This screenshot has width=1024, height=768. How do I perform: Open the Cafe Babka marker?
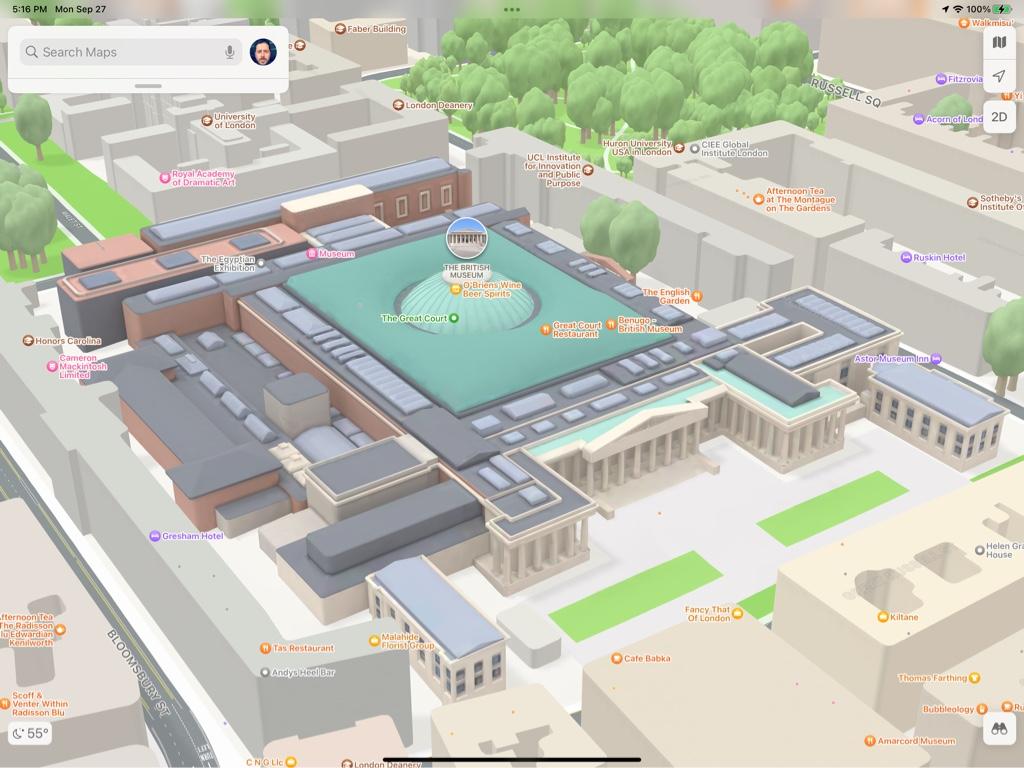click(617, 658)
